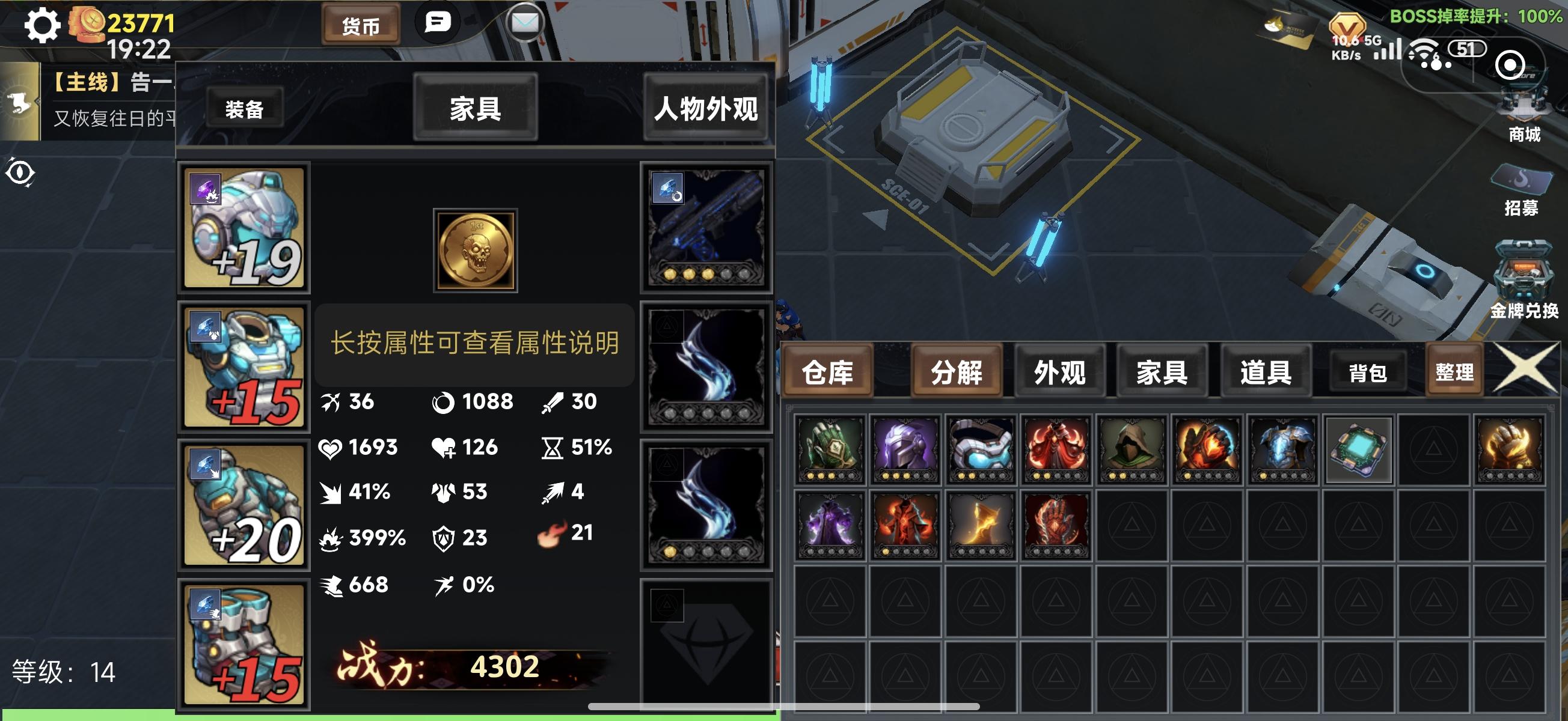Select the green cube item thumbnail

(1359, 449)
